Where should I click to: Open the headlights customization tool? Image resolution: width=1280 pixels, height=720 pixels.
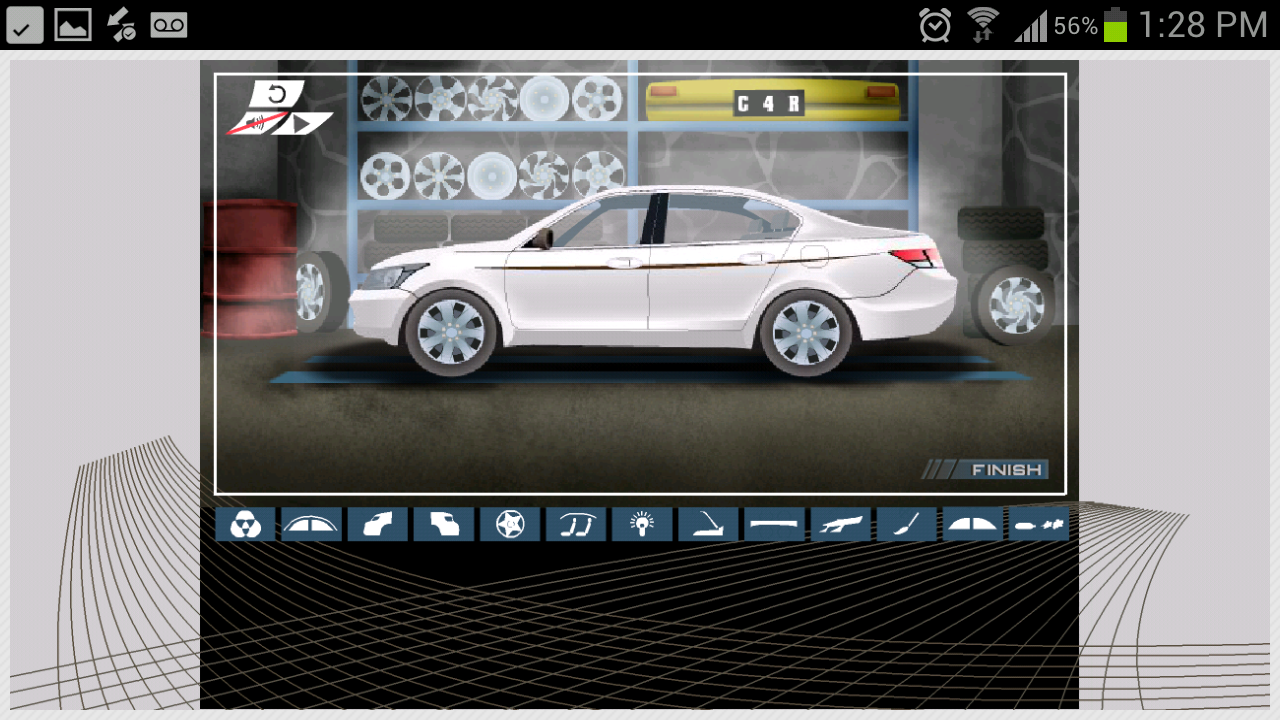(x=642, y=523)
